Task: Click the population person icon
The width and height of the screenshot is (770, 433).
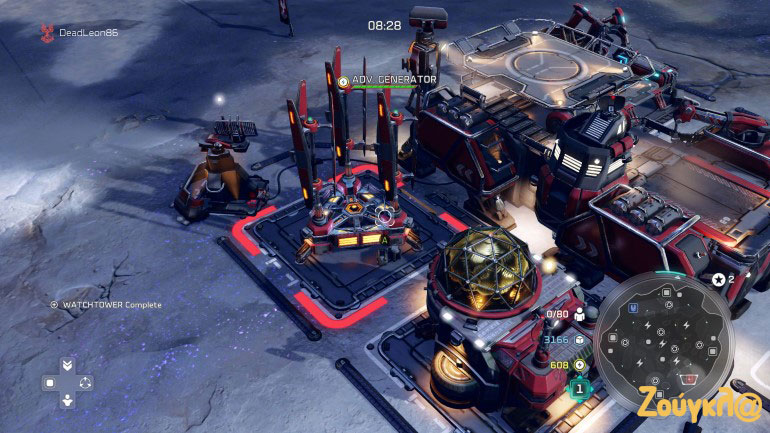Action: click(x=579, y=314)
